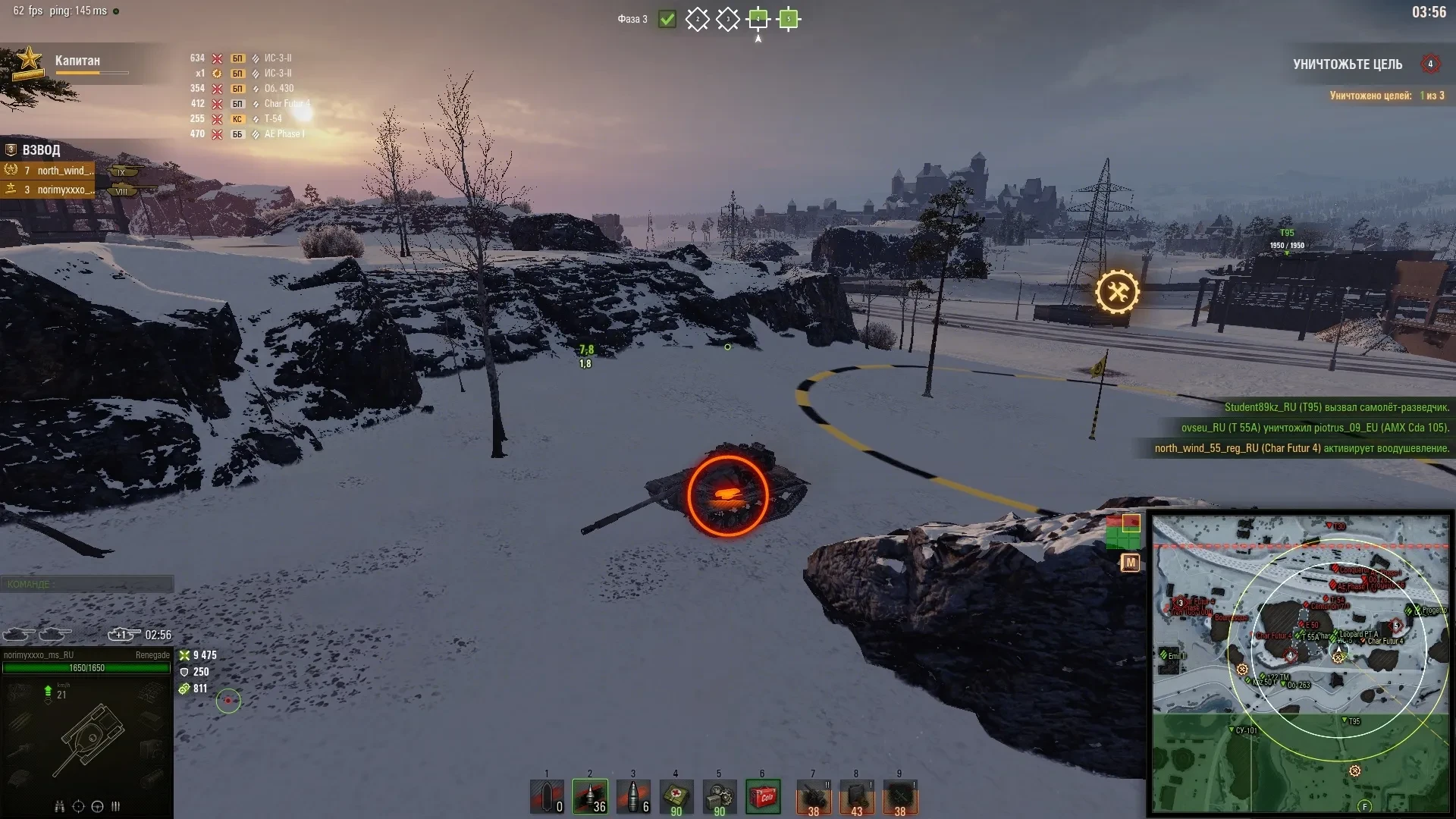Use the repair kit consumable
This screenshot has height=819, width=1456.
click(x=719, y=797)
